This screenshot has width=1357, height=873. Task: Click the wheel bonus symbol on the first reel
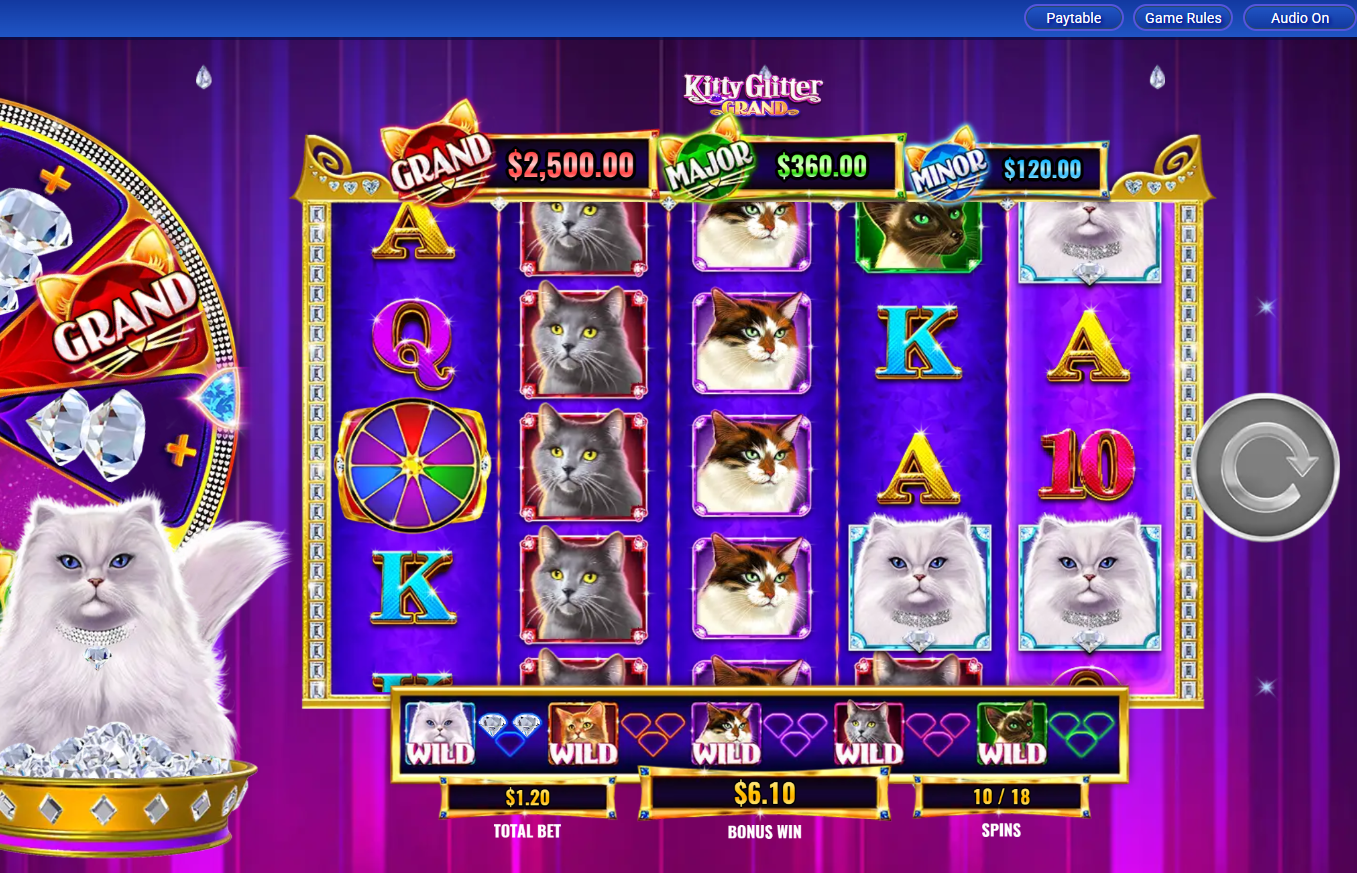(412, 465)
